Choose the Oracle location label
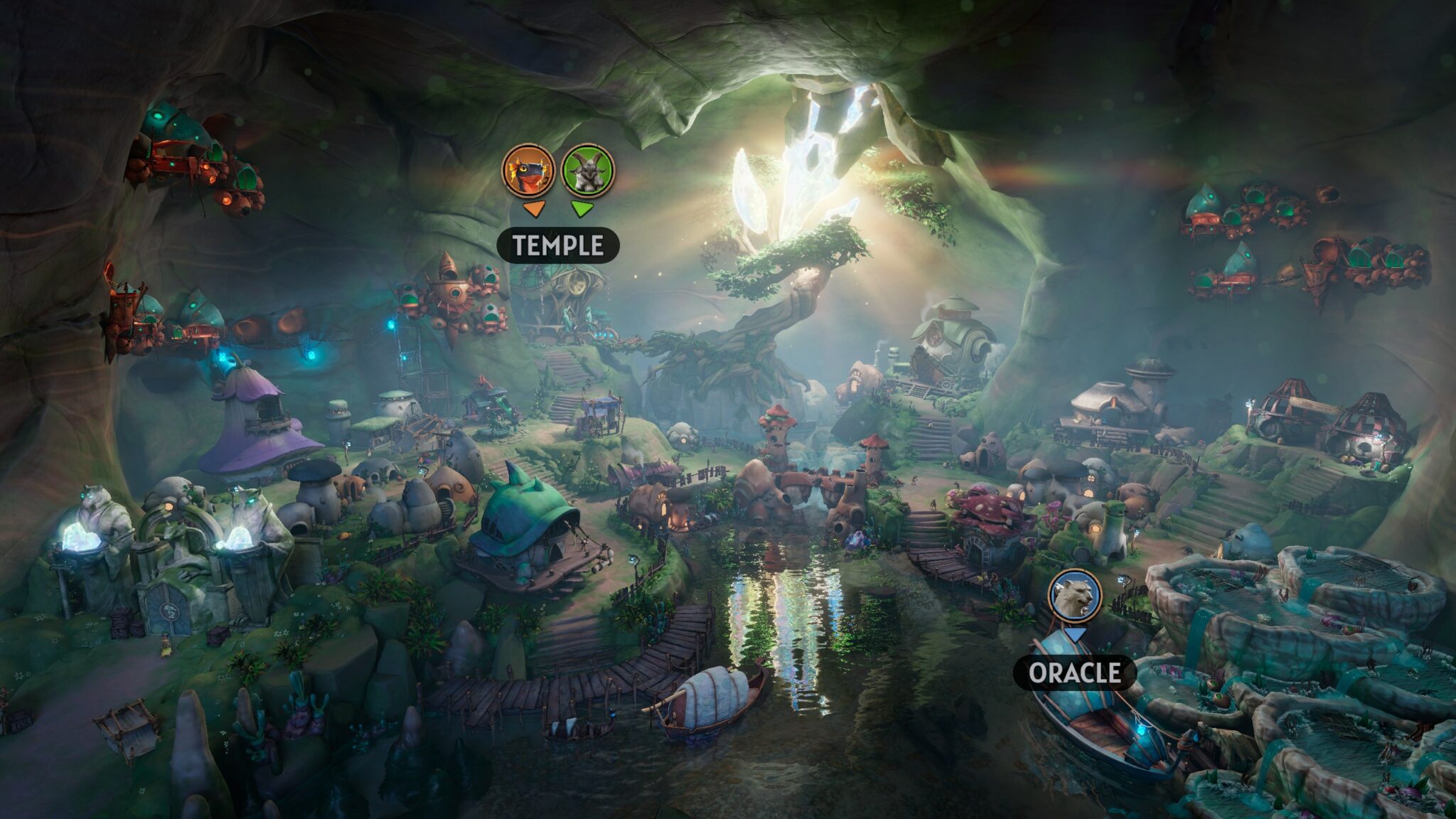1456x819 pixels. coord(1074,673)
